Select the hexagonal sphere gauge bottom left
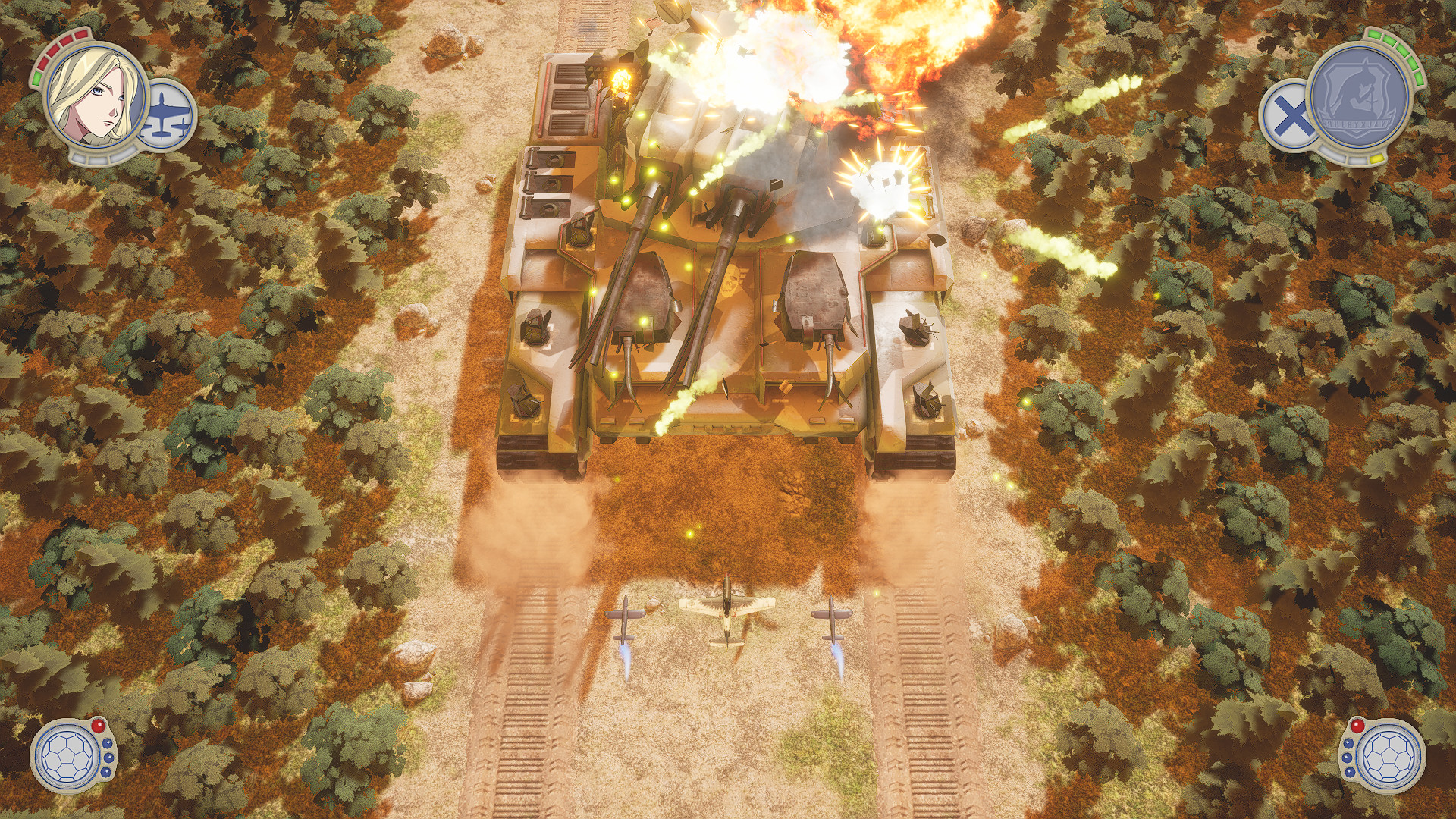This screenshot has width=1456, height=819. (x=67, y=757)
